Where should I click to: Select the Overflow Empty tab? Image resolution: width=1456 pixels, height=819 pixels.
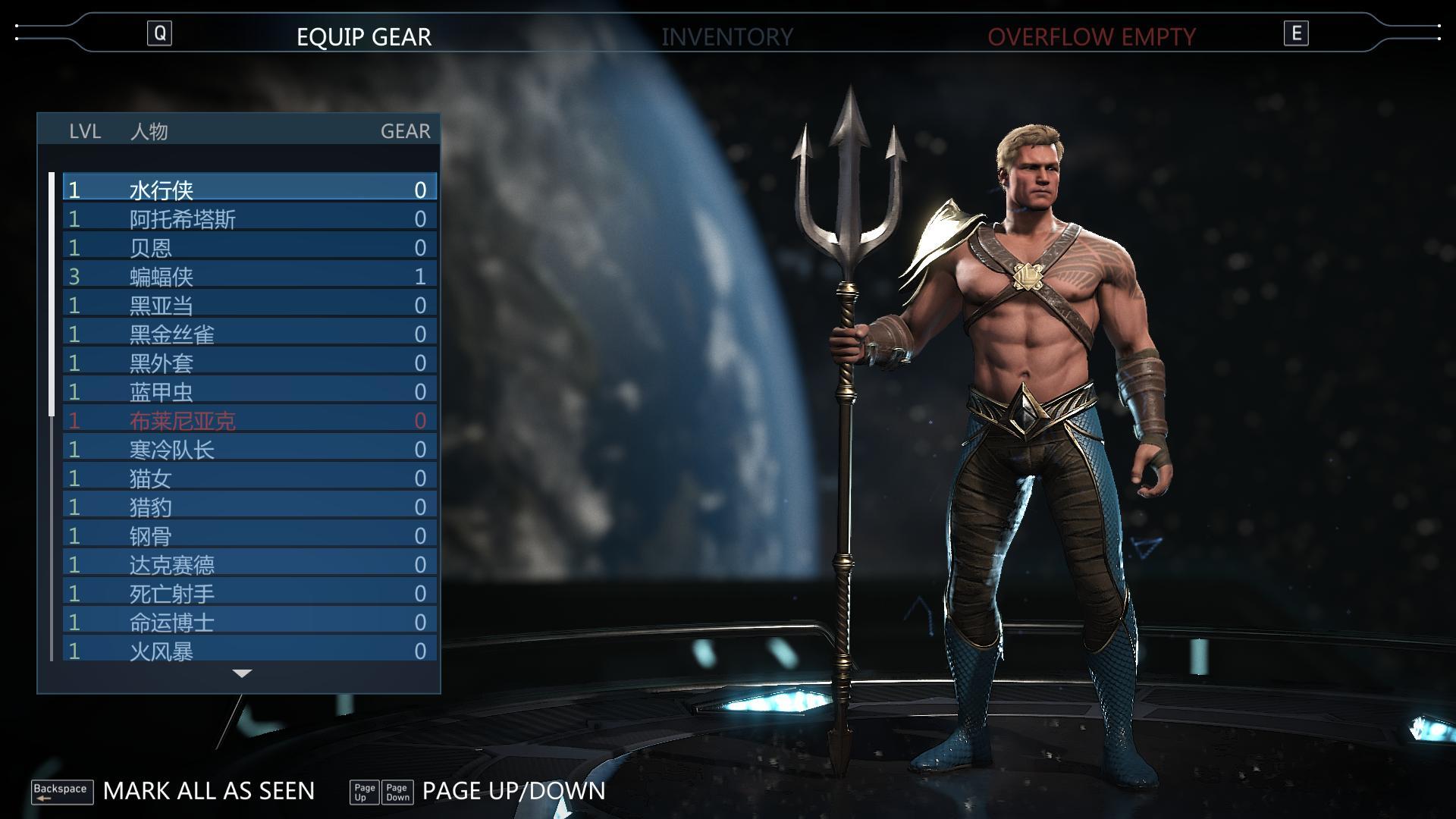(1090, 36)
